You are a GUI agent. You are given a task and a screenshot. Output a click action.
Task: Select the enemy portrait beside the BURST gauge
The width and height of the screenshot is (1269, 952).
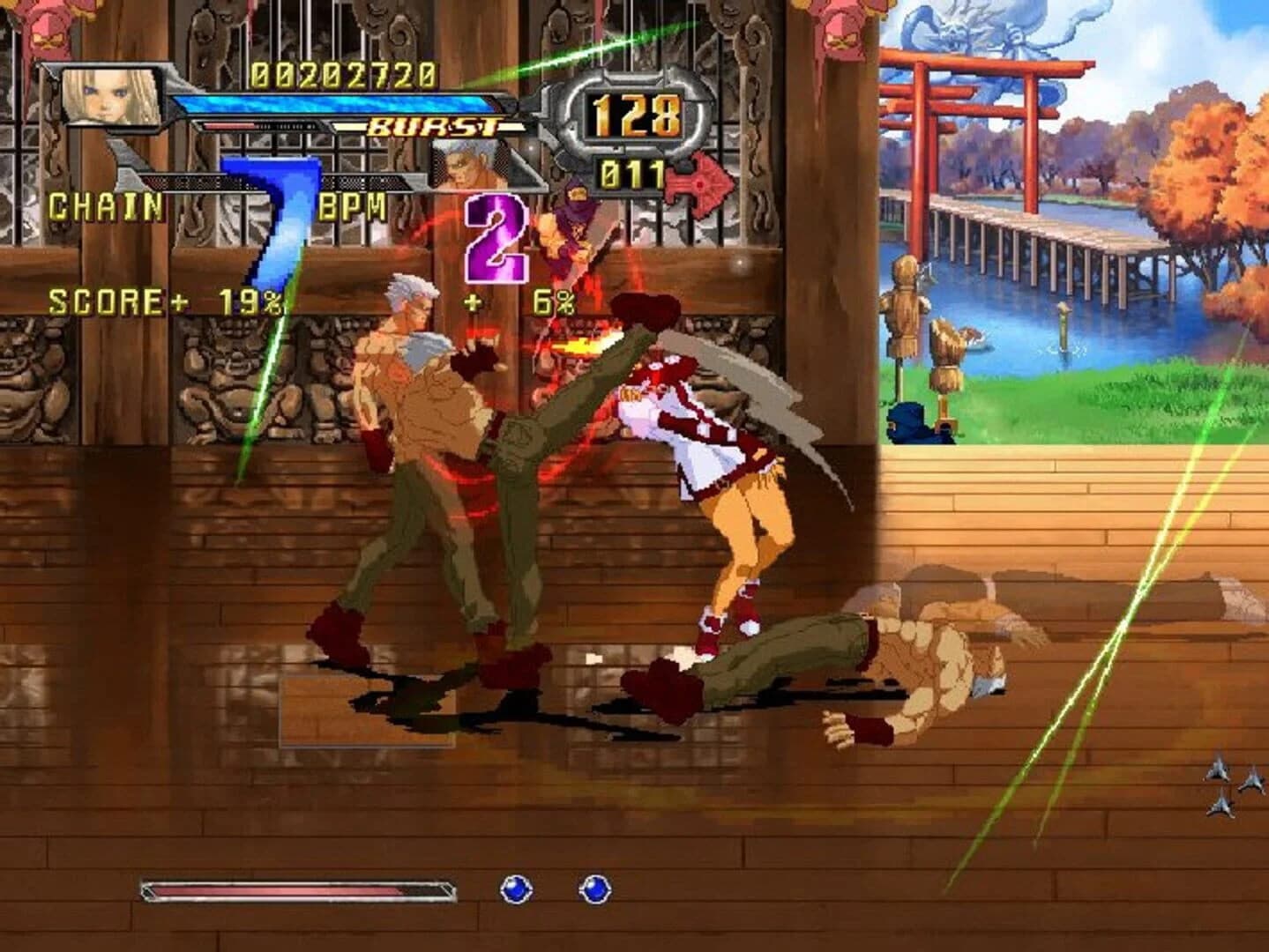[x=467, y=167]
